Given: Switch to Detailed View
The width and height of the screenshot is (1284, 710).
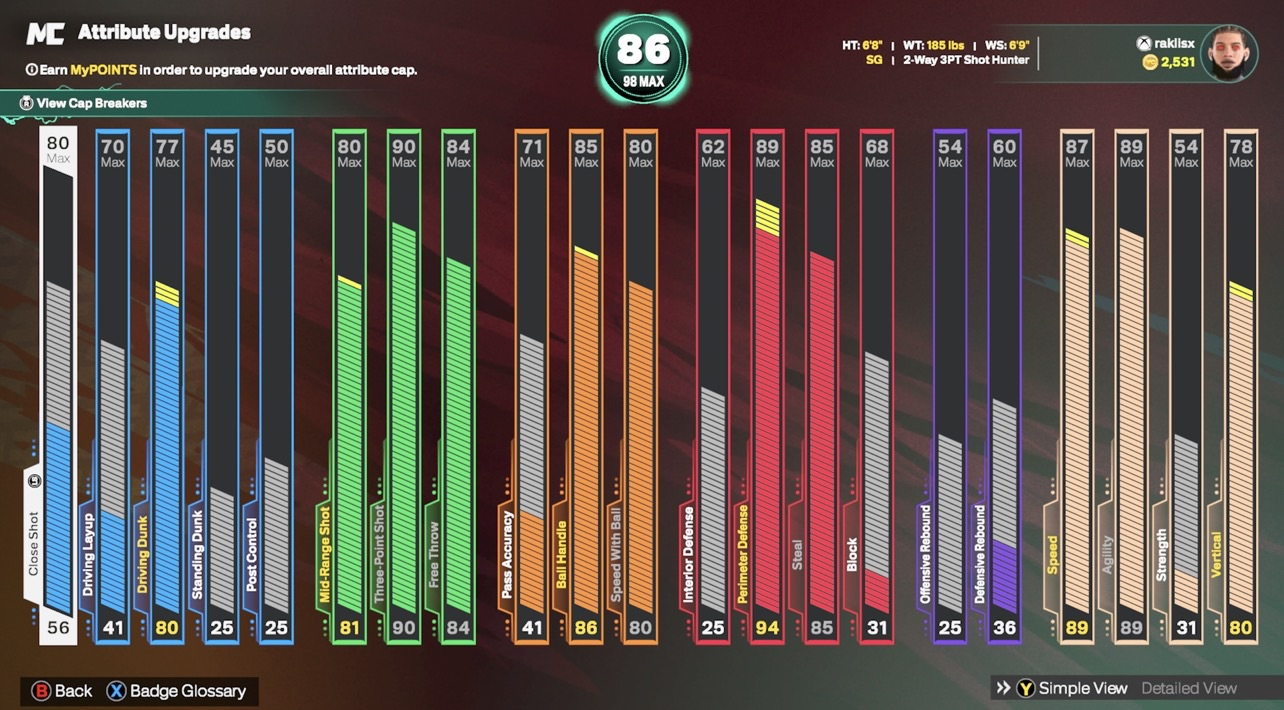Looking at the screenshot, I should 1189,688.
